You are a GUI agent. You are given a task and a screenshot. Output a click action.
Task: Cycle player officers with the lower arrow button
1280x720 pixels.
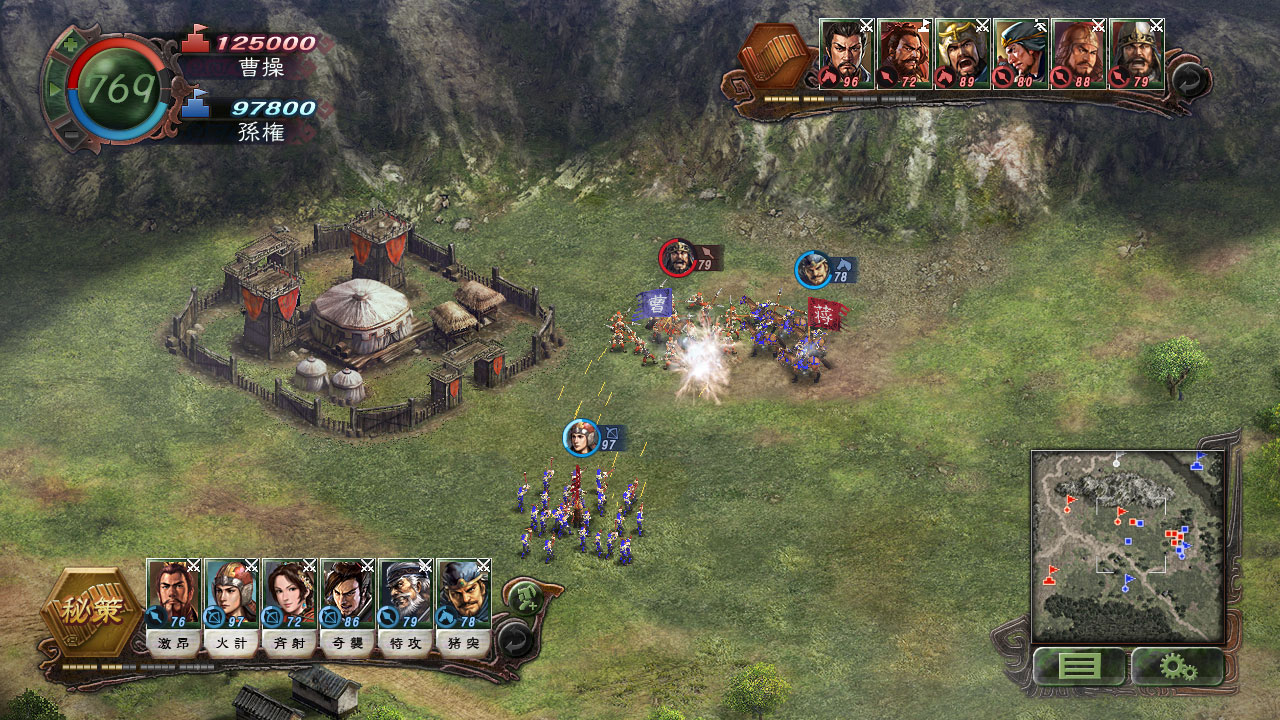click(513, 639)
